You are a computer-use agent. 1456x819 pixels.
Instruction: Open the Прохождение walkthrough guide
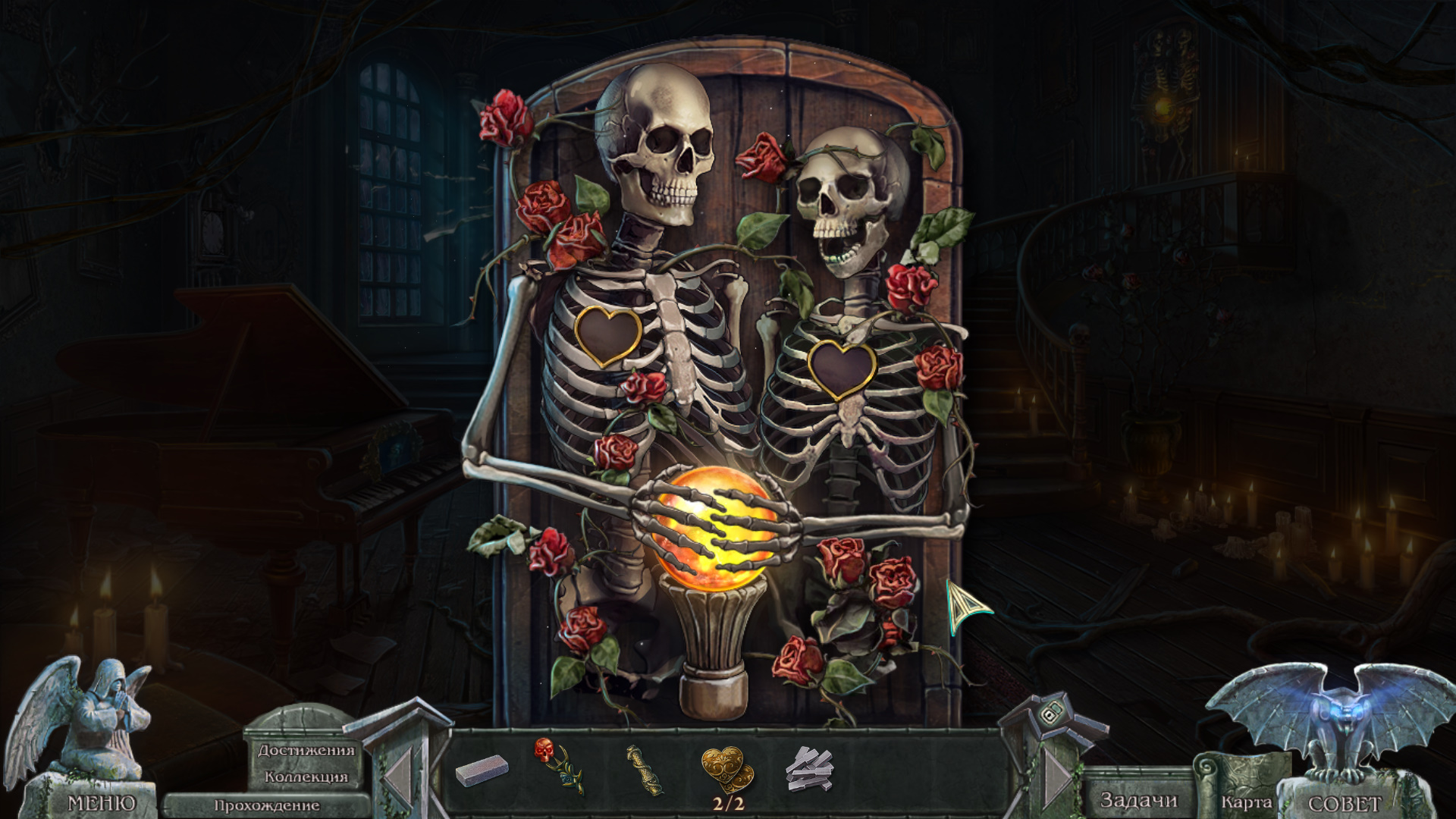click(266, 805)
